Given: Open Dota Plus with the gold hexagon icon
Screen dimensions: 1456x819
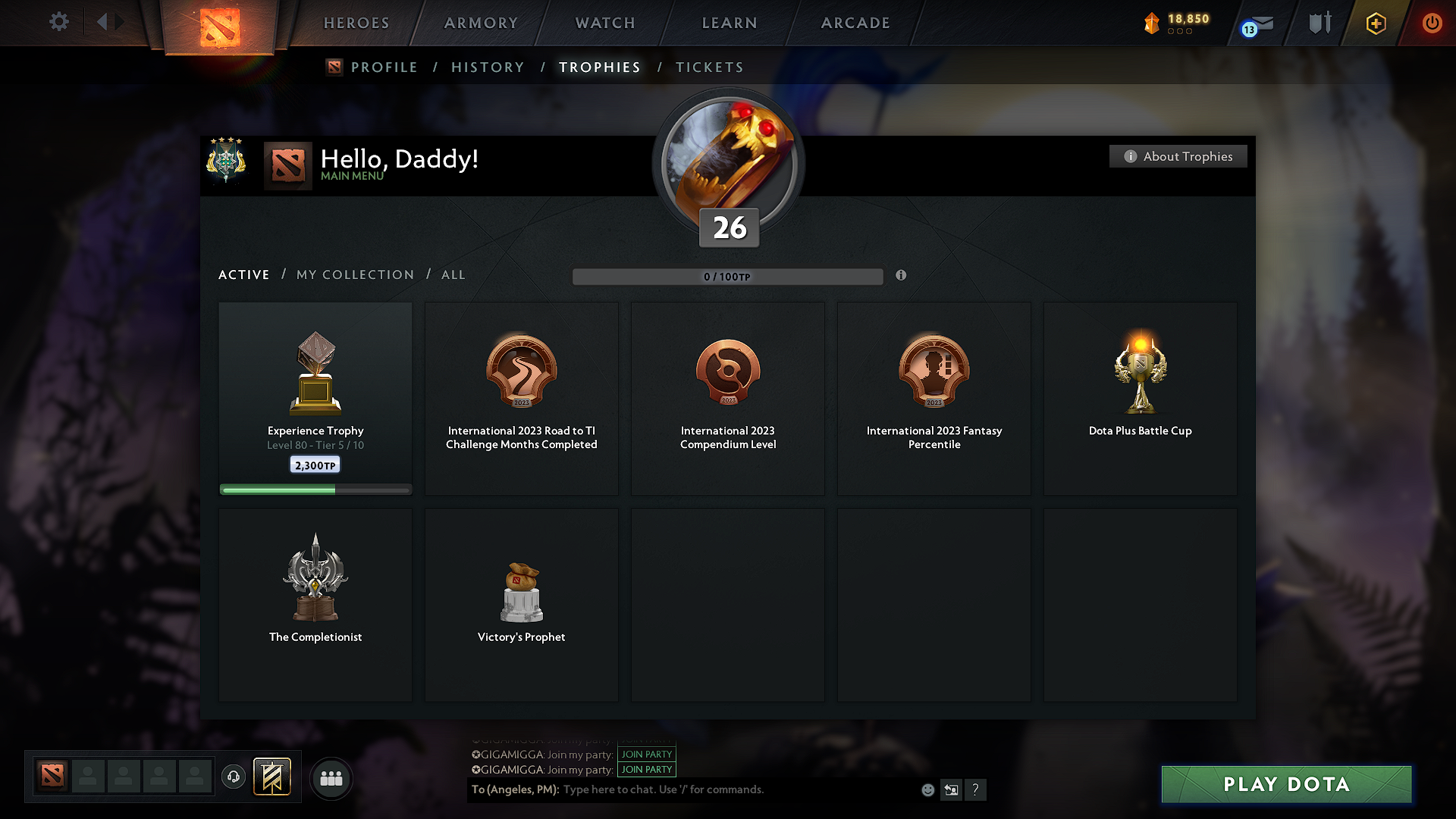Looking at the screenshot, I should click(x=1375, y=23).
